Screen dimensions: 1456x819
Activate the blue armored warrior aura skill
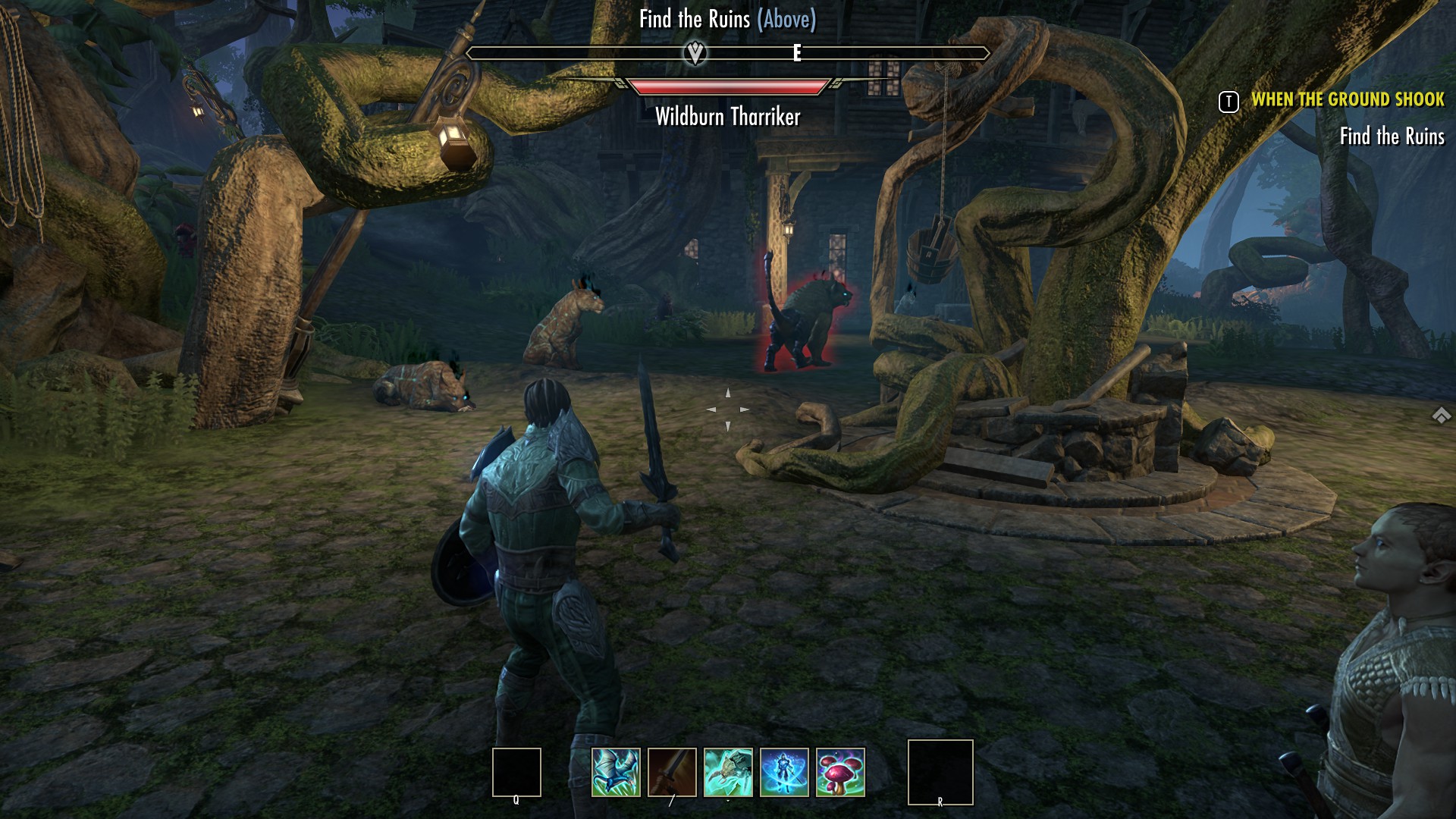pyautogui.click(x=784, y=772)
